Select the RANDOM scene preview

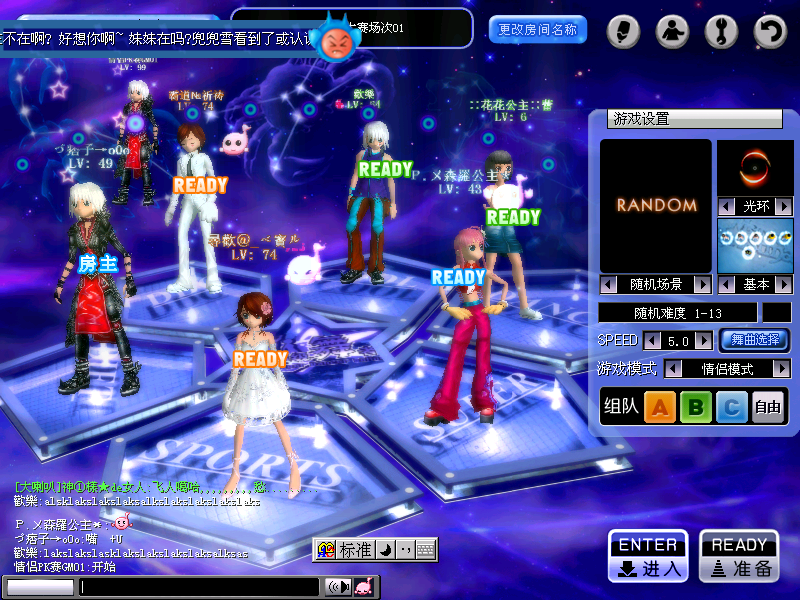tap(656, 205)
